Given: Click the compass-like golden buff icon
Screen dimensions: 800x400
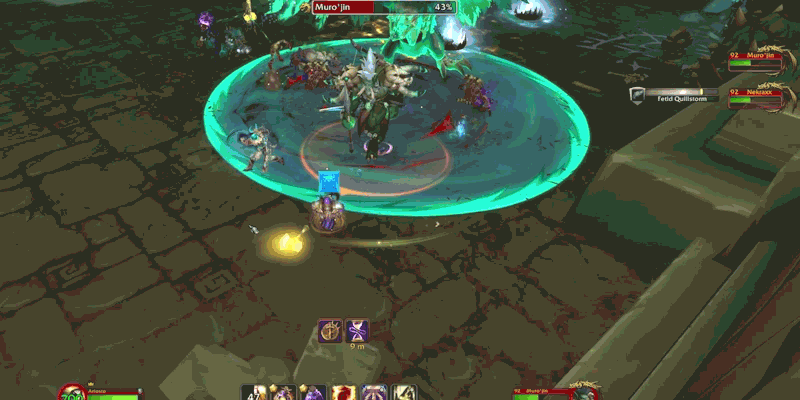Looking at the screenshot, I should click(x=331, y=331).
